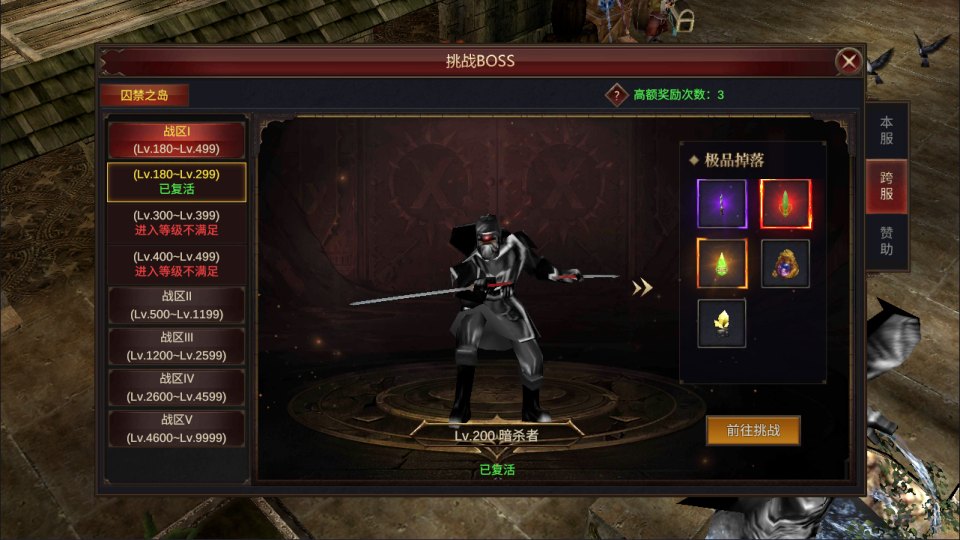The height and width of the screenshot is (540, 960).
Task: Expand 战区IV Lv.2600~Lv.4599
Action: tap(177, 387)
